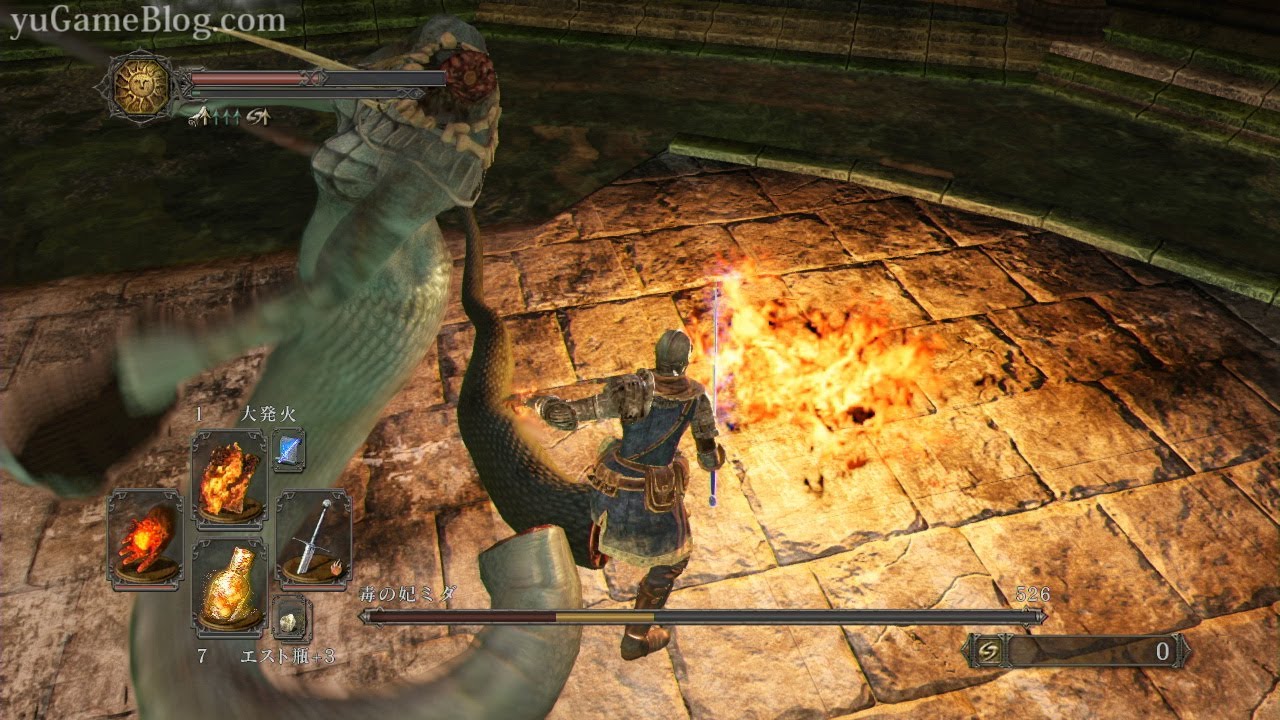Click the pyromancy flame left-hand slot
This screenshot has height=720, width=1280.
[x=145, y=537]
